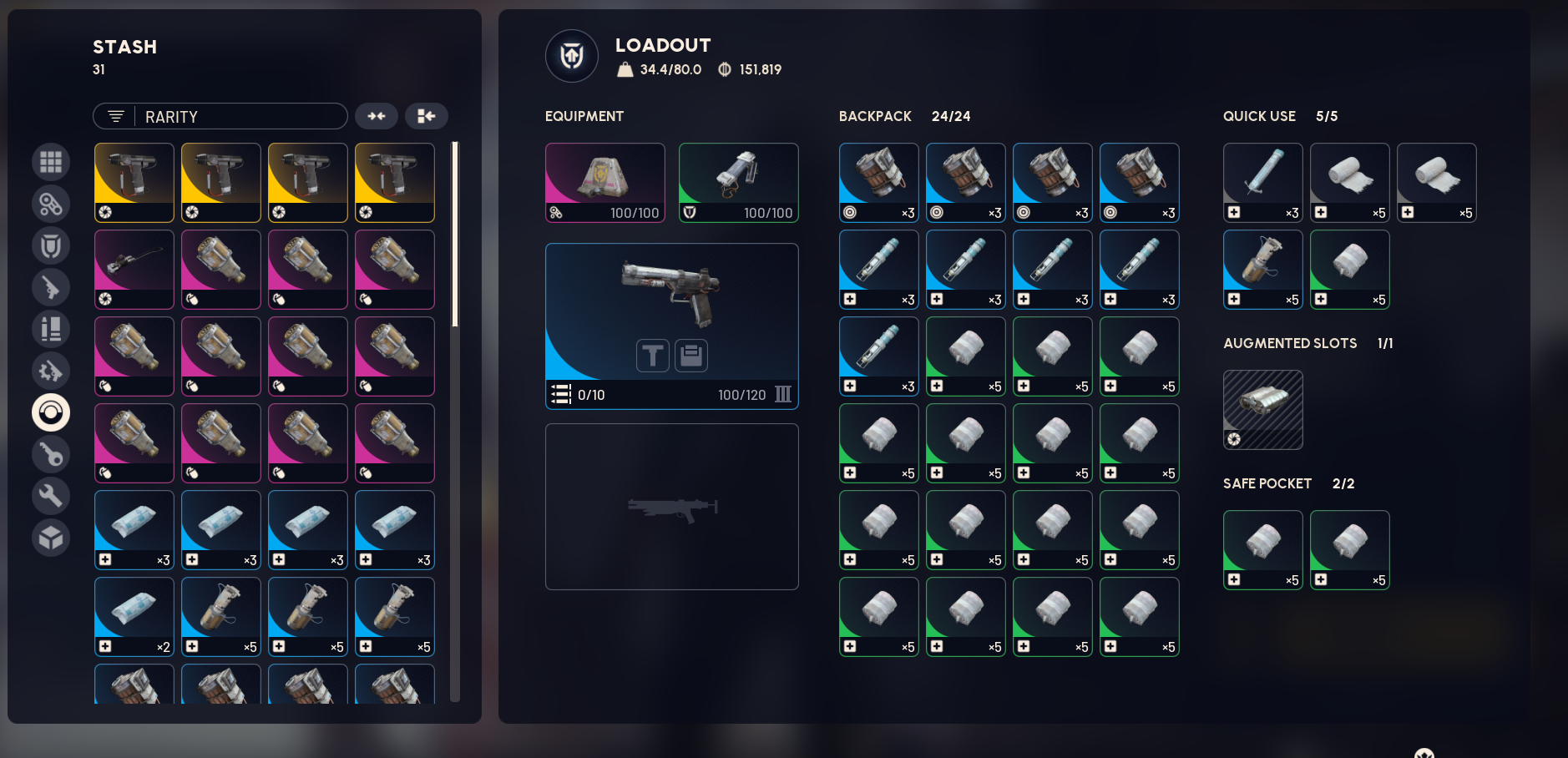This screenshot has width=1568, height=758.
Task: Select the equipped augment slot with pink background
Action: click(x=605, y=183)
